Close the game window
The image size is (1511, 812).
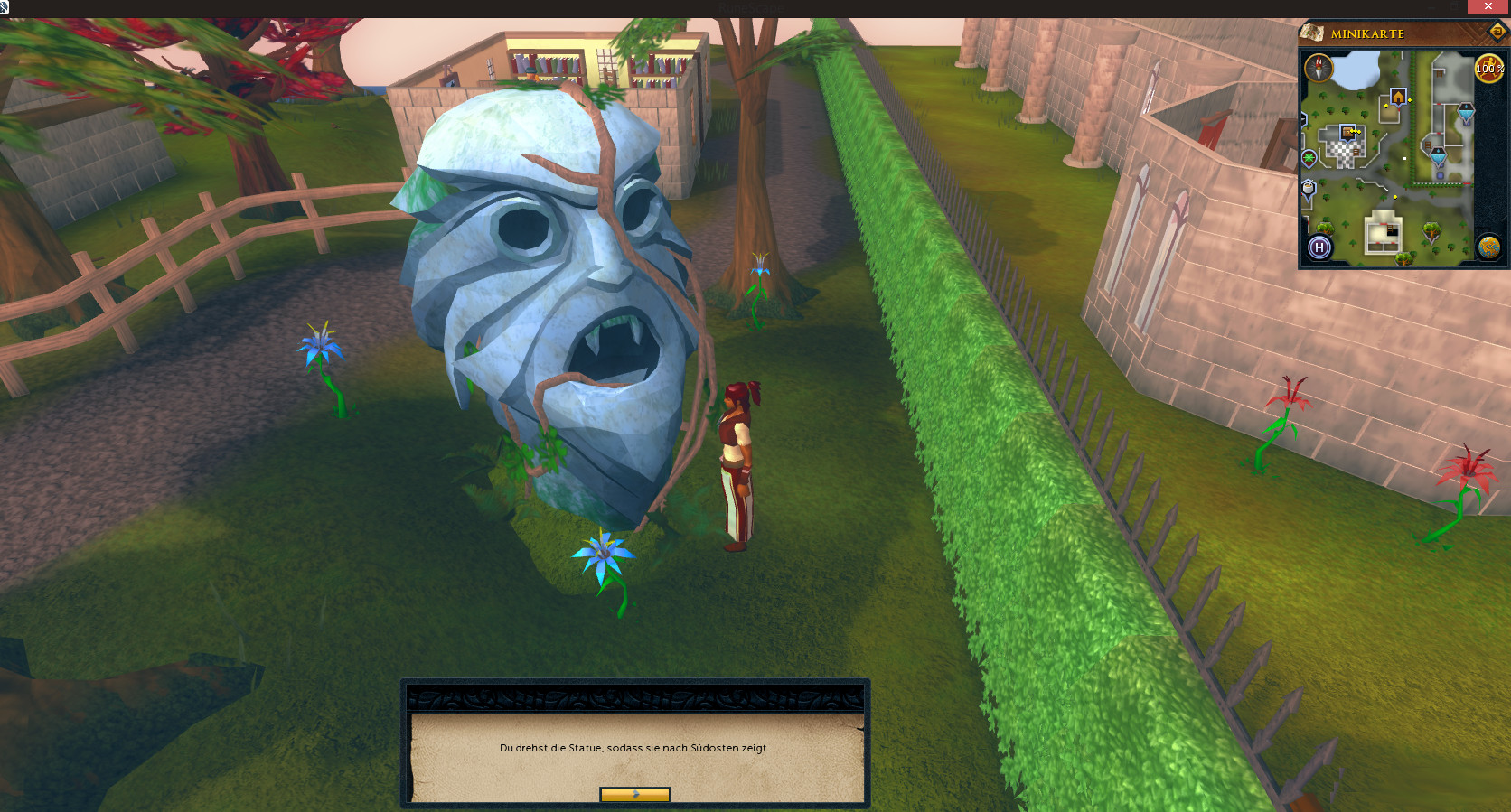[x=1488, y=7]
